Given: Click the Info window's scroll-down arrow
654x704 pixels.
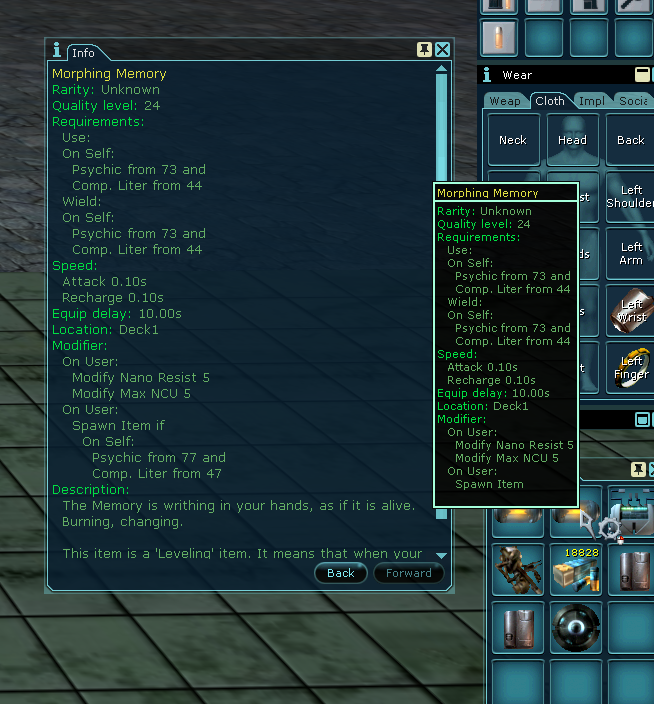Looking at the screenshot, I should [x=441, y=555].
